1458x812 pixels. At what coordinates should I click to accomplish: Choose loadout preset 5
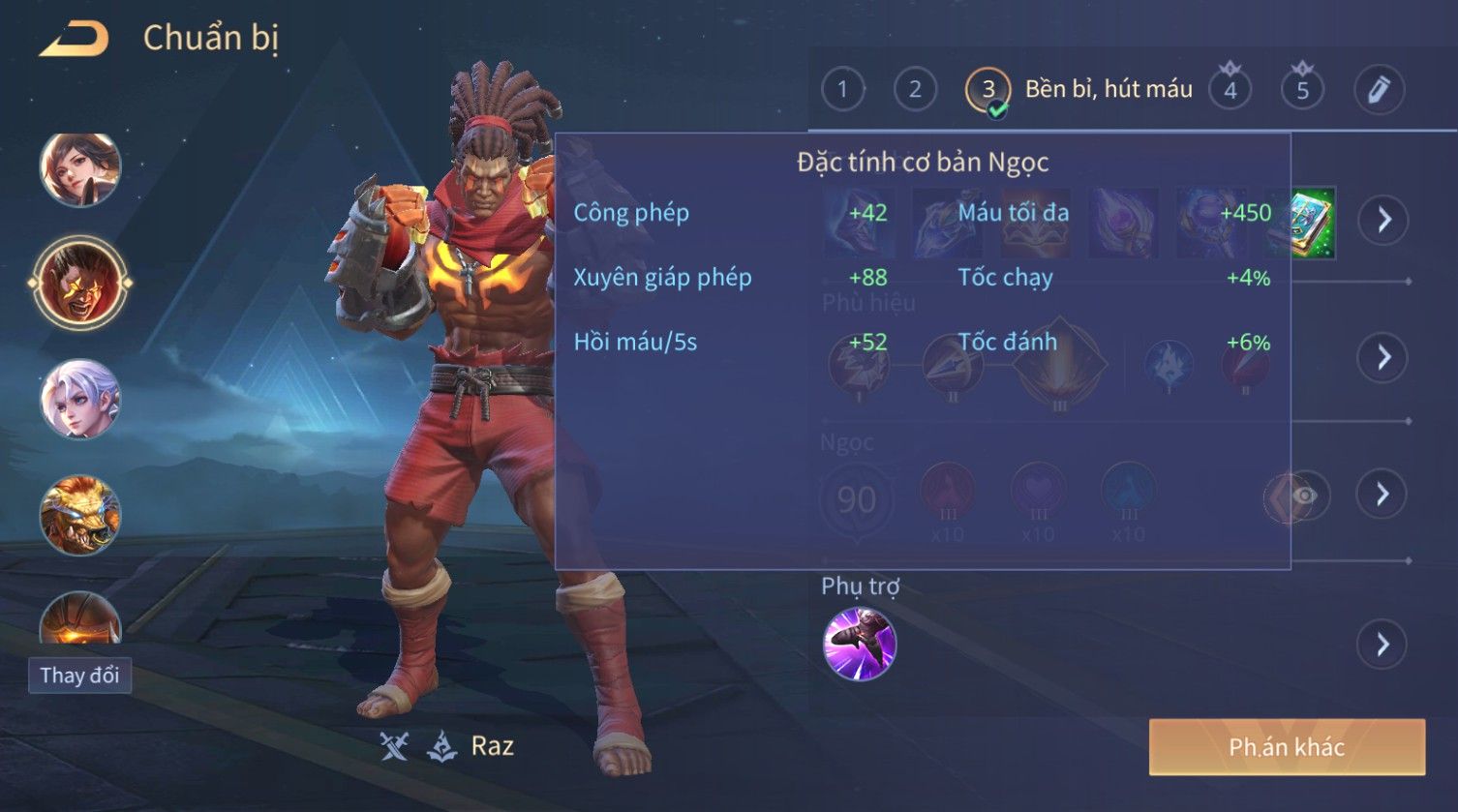click(1302, 90)
